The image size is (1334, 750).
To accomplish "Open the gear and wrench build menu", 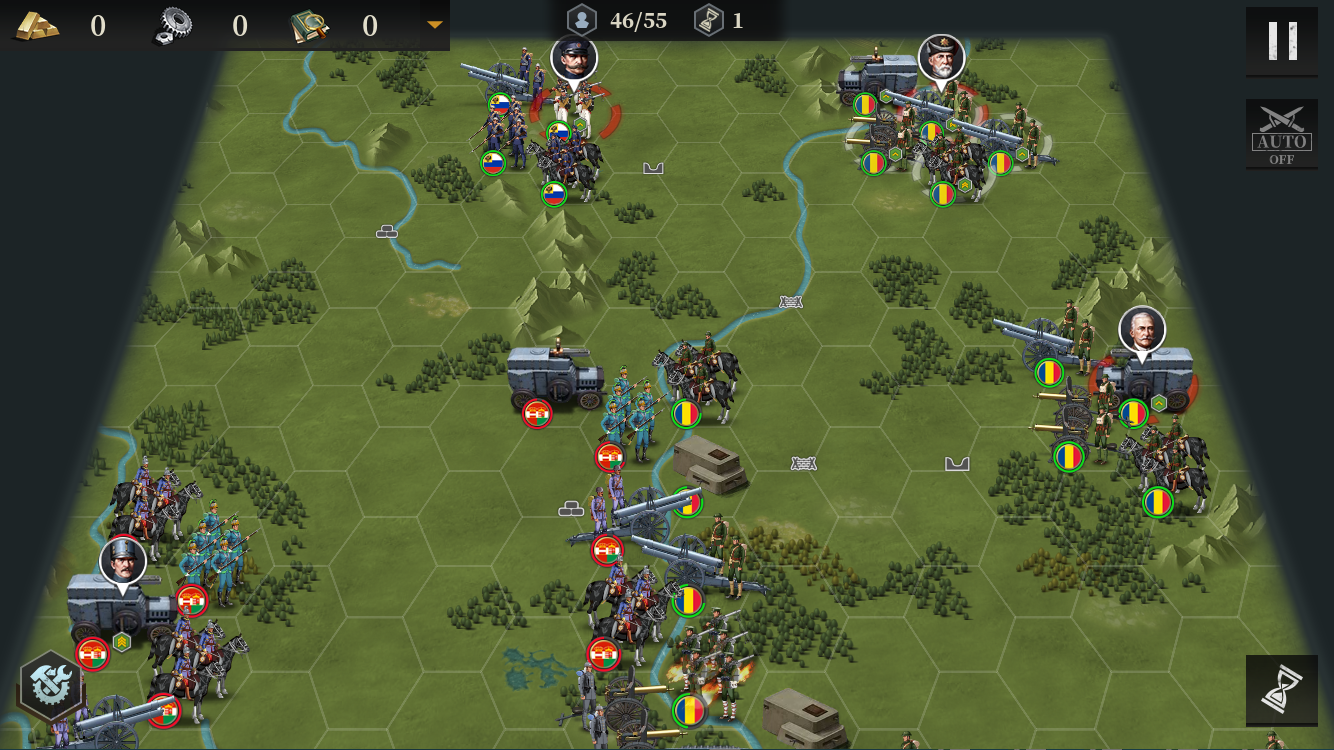I will tap(49, 685).
